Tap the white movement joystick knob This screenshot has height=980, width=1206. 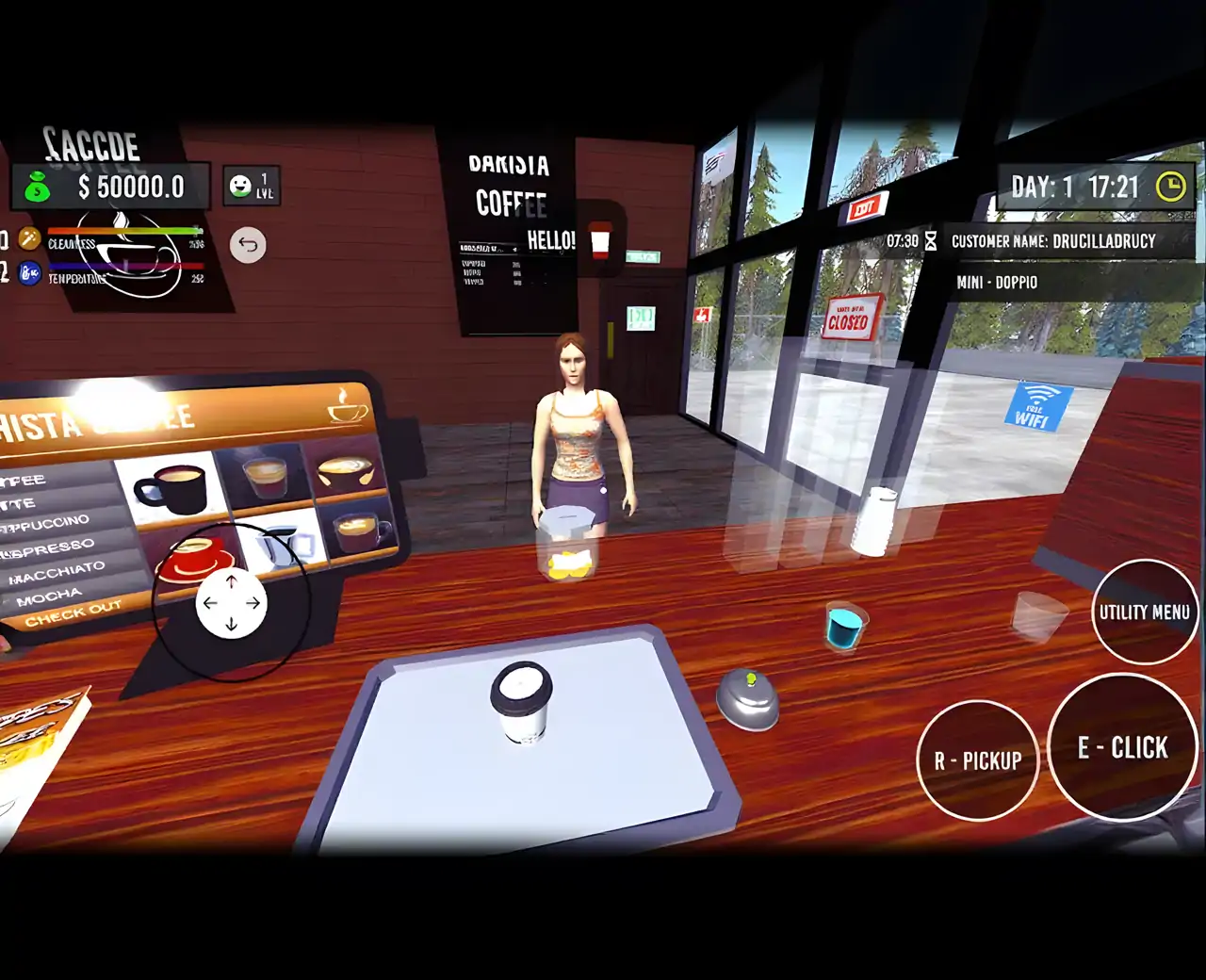click(231, 603)
